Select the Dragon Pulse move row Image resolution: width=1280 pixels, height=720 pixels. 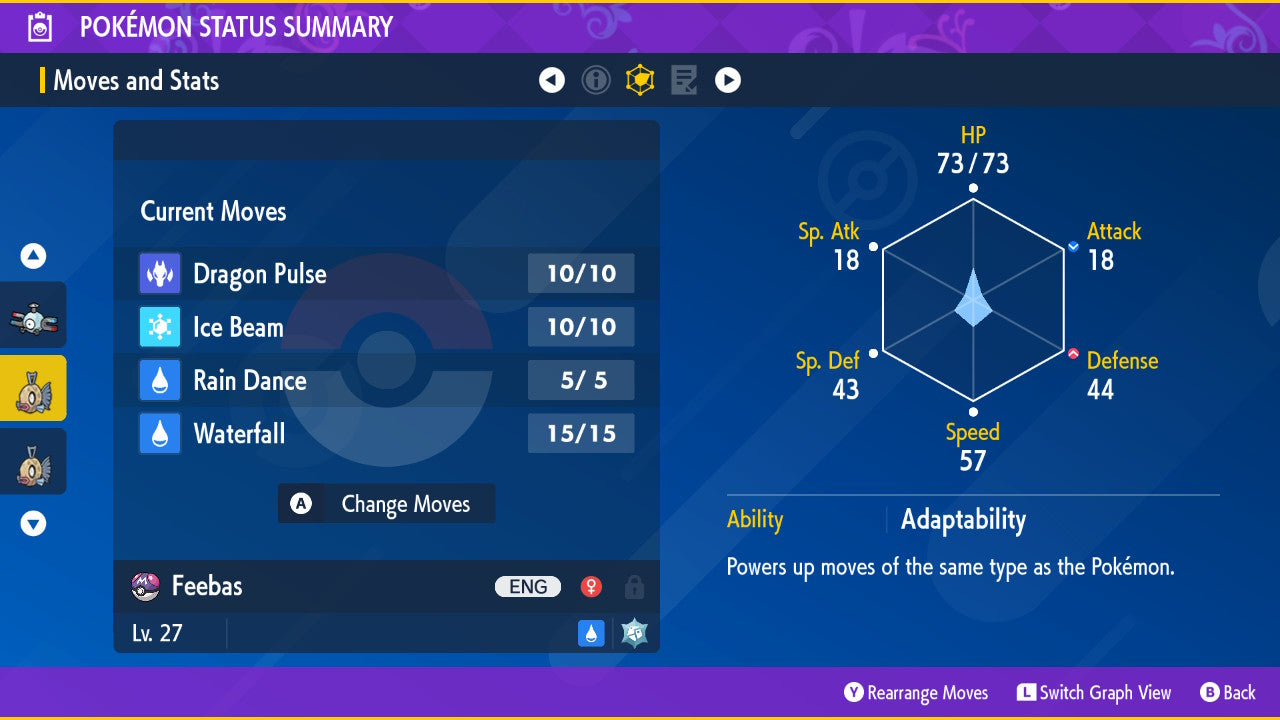click(386, 274)
